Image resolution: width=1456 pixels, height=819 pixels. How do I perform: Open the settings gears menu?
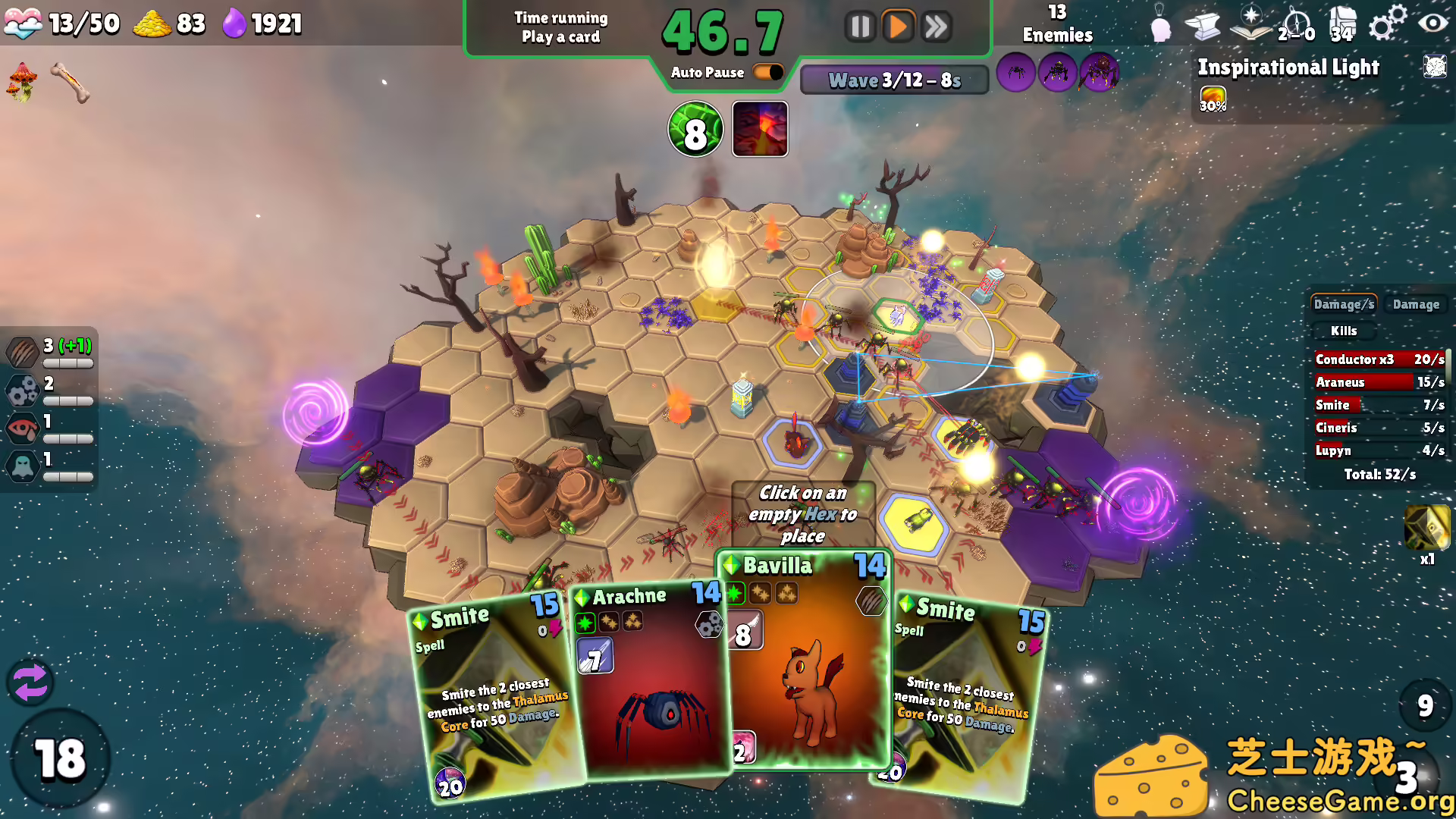(x=1386, y=23)
